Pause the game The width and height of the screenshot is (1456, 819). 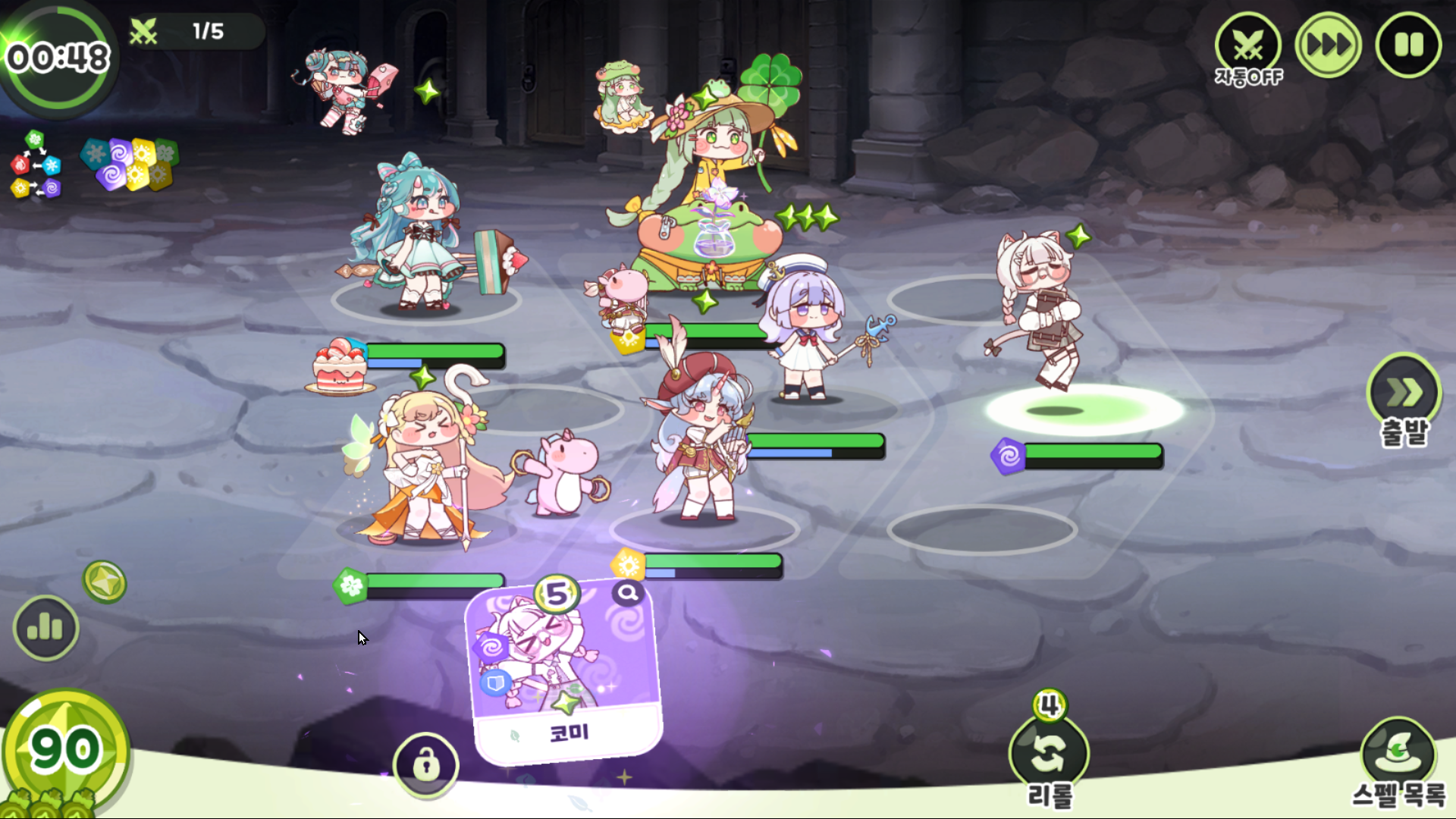pyautogui.click(x=1408, y=45)
